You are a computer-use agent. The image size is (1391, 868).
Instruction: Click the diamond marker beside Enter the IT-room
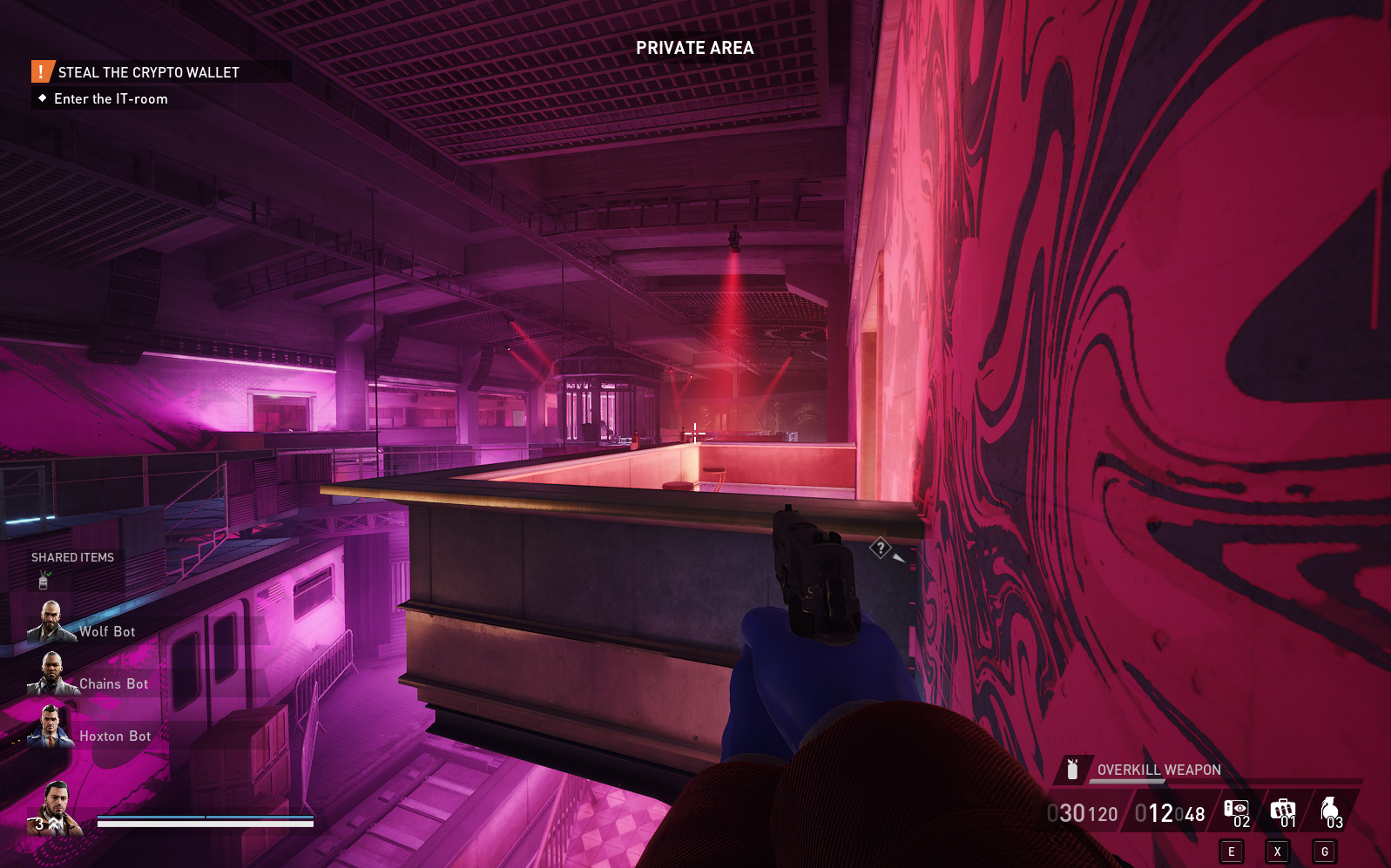tap(41, 98)
